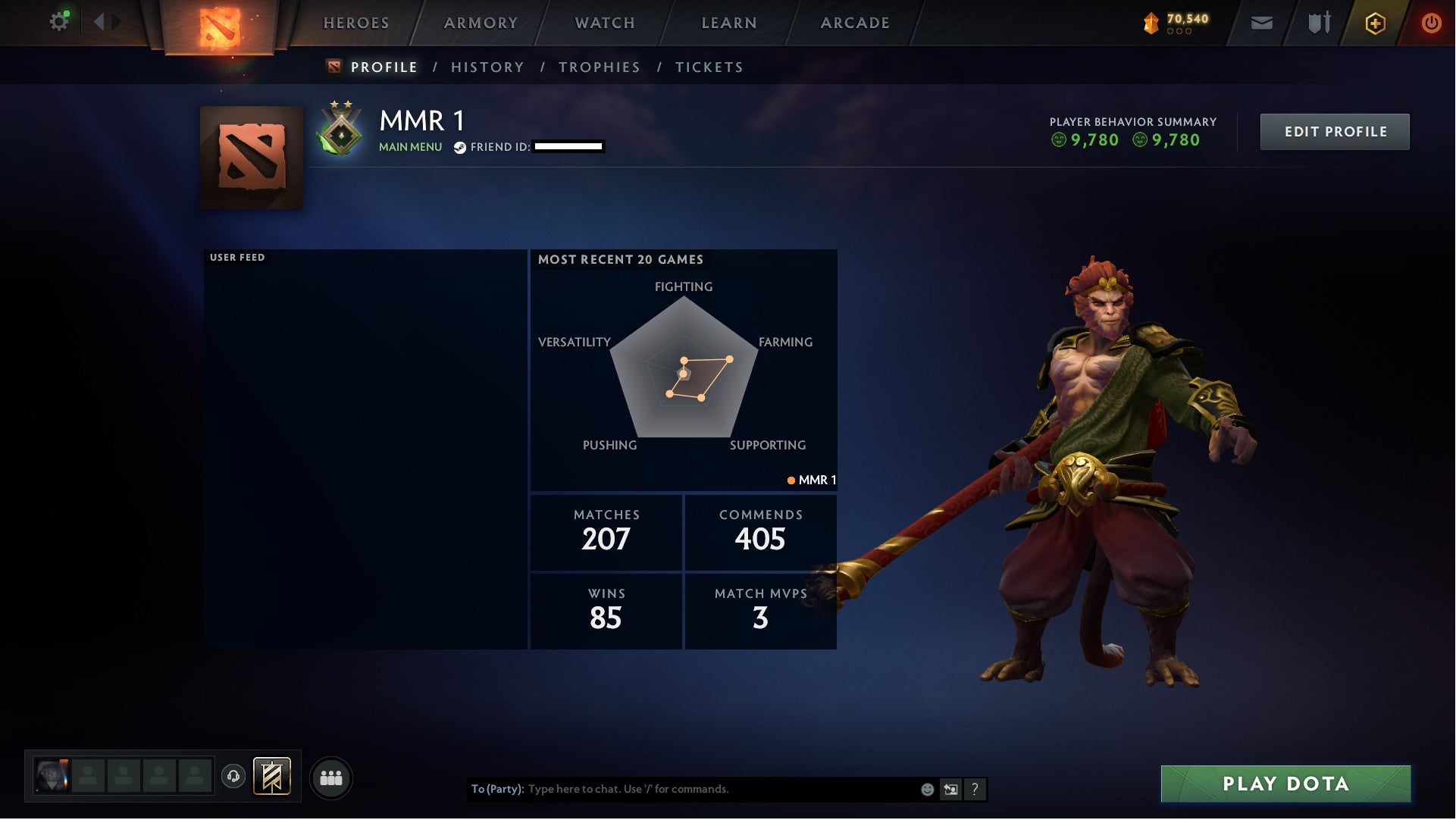This screenshot has height=820, width=1456.
Task: Open the Dota Plus subscription icon
Action: pos(1376,23)
